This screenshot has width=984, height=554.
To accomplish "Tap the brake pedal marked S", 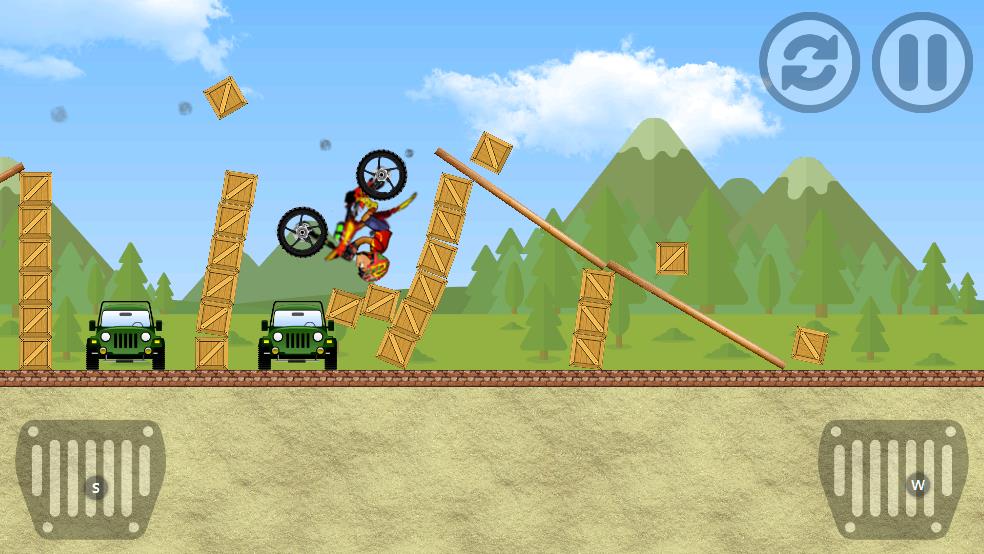I will pos(91,480).
